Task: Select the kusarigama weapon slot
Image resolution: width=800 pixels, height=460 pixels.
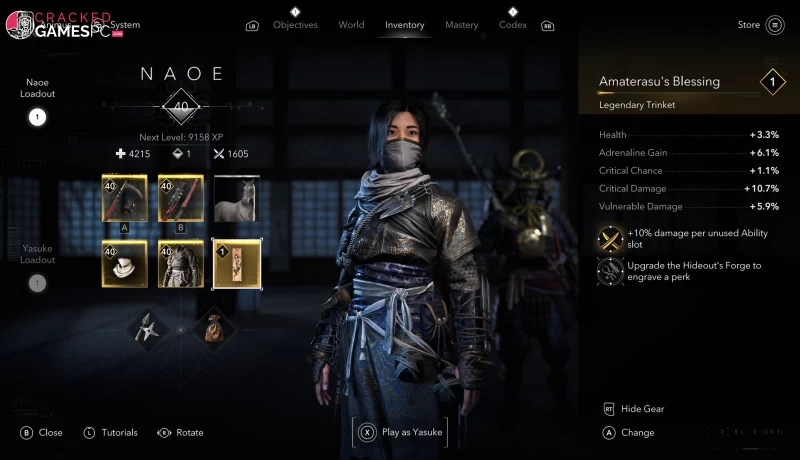Action: [124, 199]
